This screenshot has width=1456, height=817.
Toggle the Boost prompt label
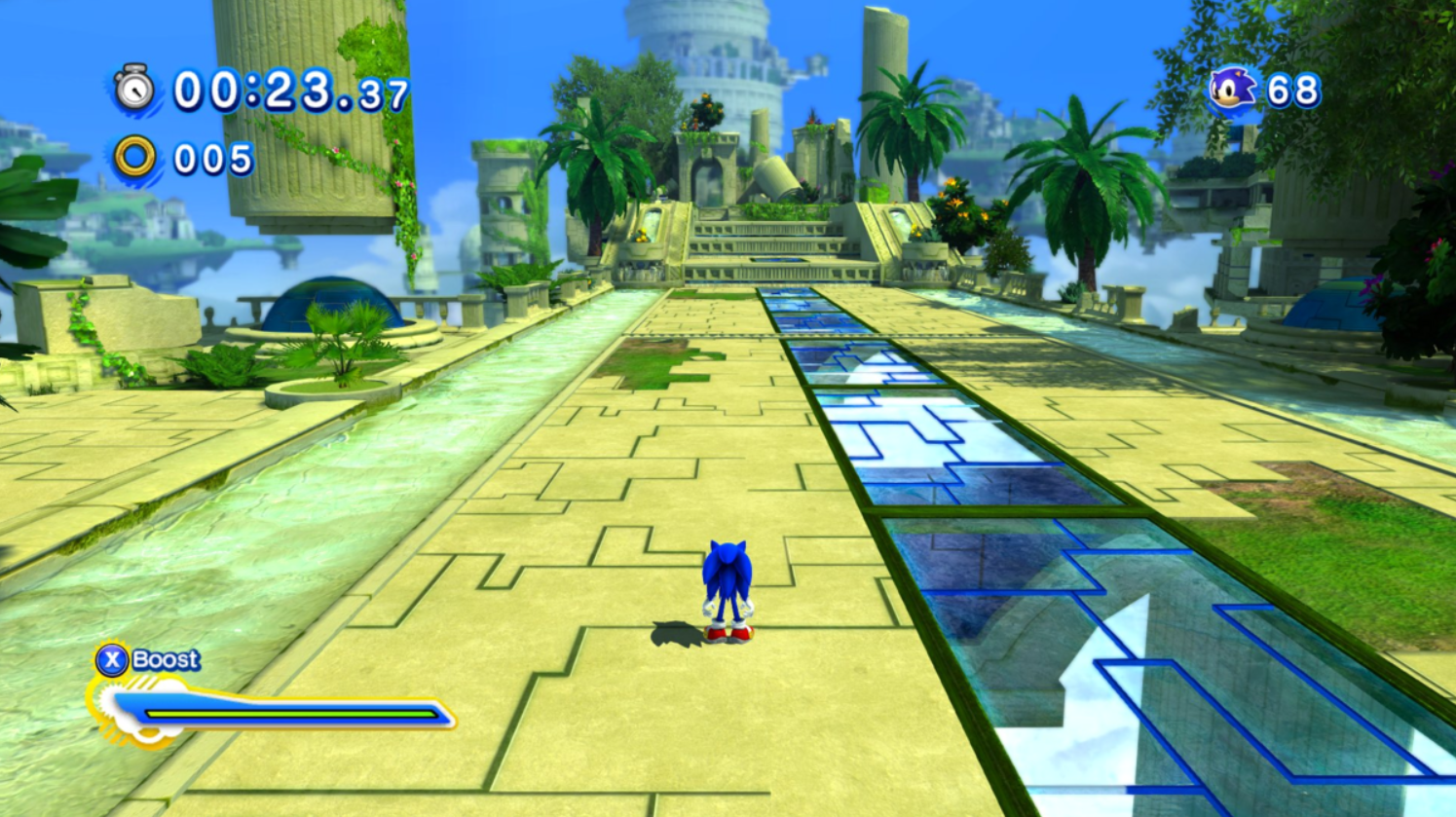coord(168,658)
